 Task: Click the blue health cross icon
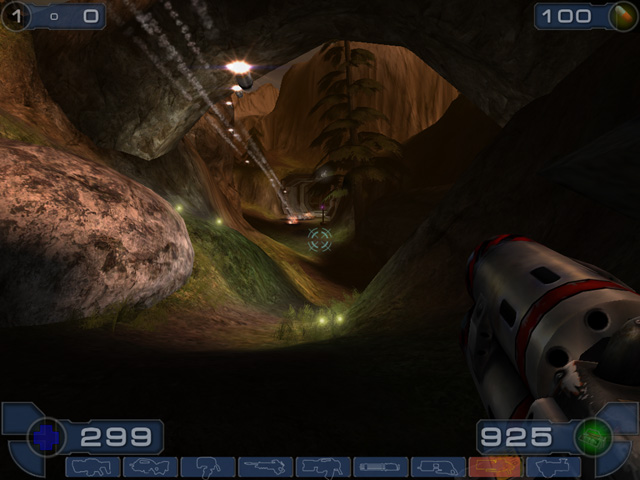click(x=45, y=437)
